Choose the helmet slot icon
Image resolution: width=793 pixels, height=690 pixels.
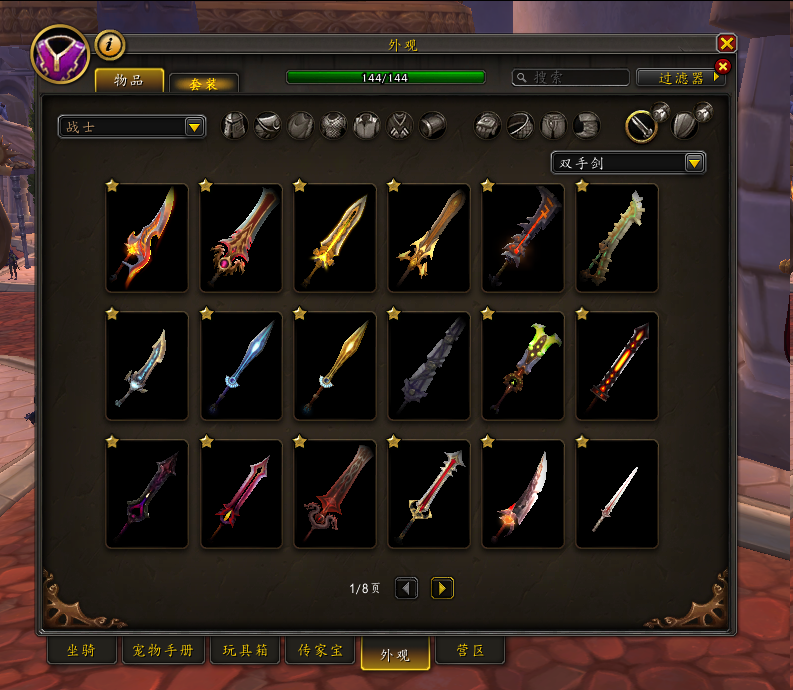(x=234, y=126)
